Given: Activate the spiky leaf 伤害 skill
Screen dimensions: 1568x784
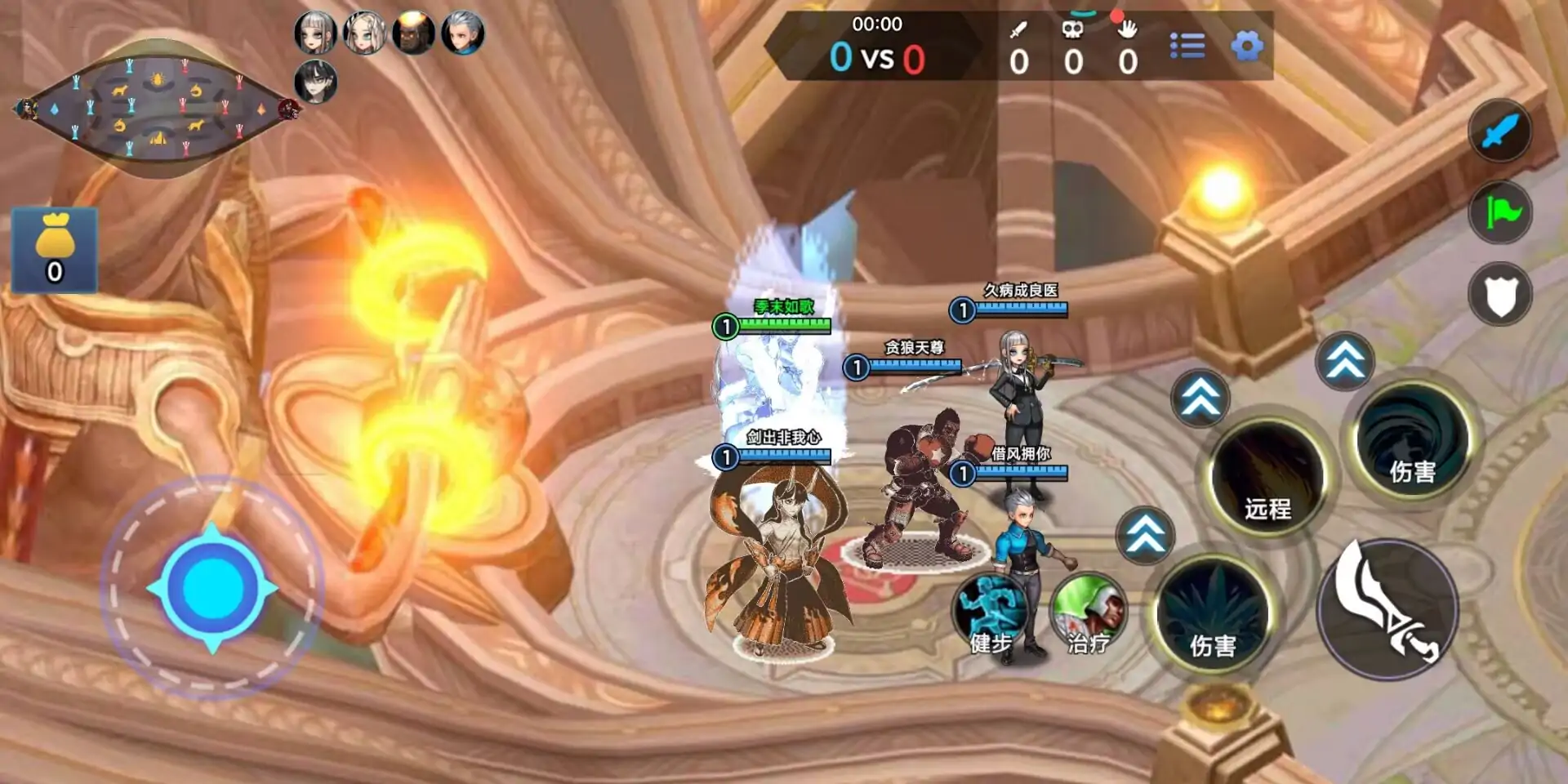Looking at the screenshot, I should (1213, 617).
